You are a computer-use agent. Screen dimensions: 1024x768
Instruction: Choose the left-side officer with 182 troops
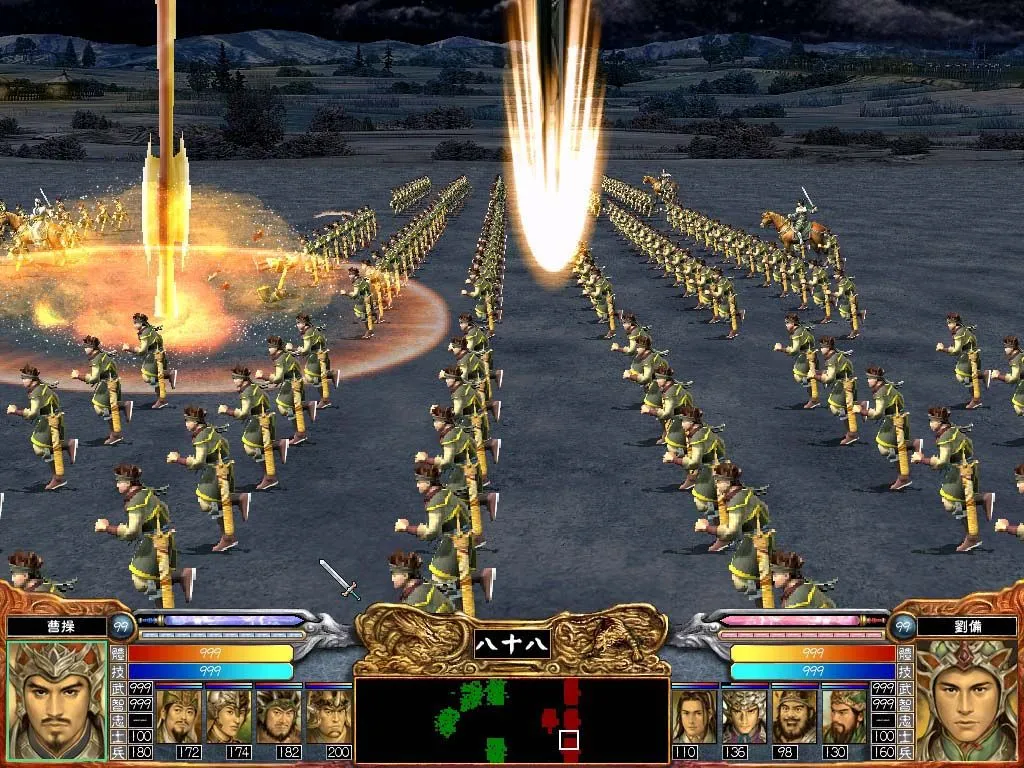coord(278,715)
